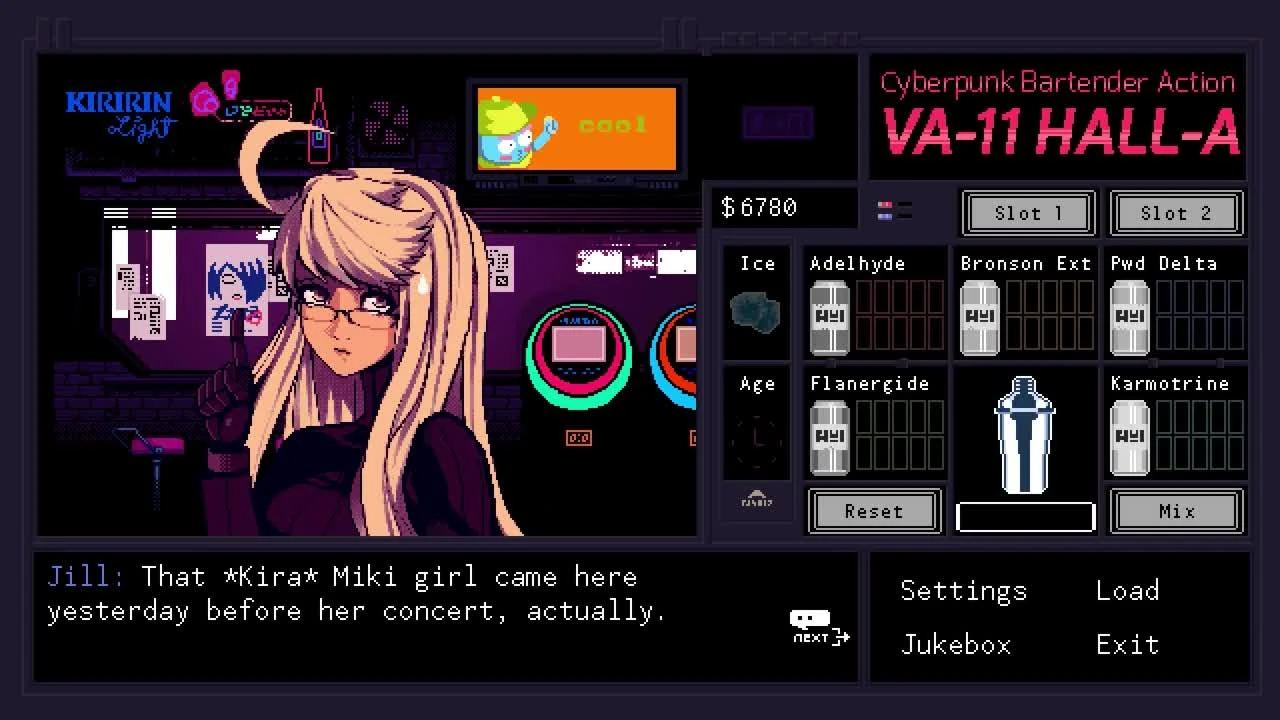1280x720 pixels.
Task: Open the Settings menu
Action: coord(963,590)
